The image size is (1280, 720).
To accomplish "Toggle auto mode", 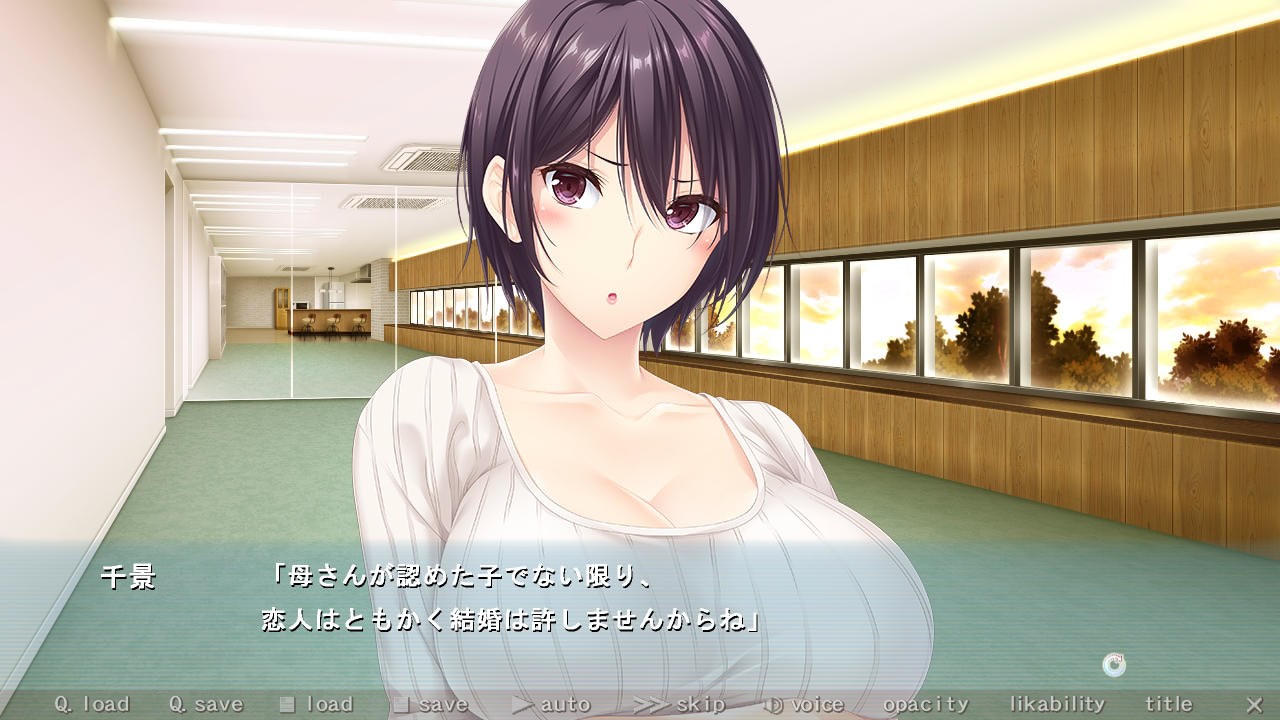I will [x=552, y=705].
